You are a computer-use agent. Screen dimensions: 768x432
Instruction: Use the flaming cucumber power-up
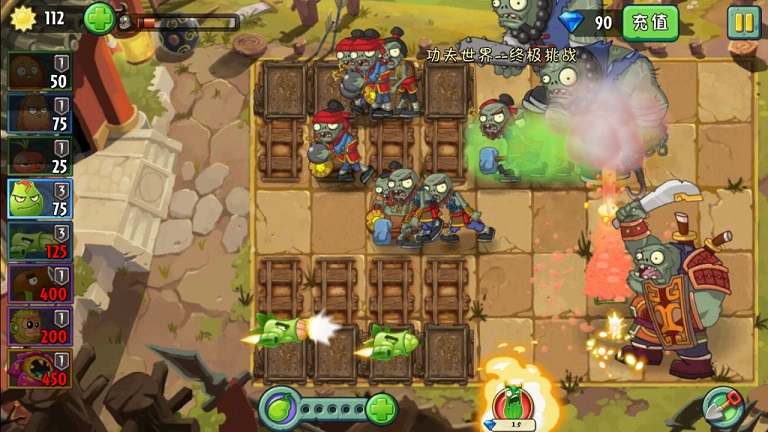click(512, 403)
